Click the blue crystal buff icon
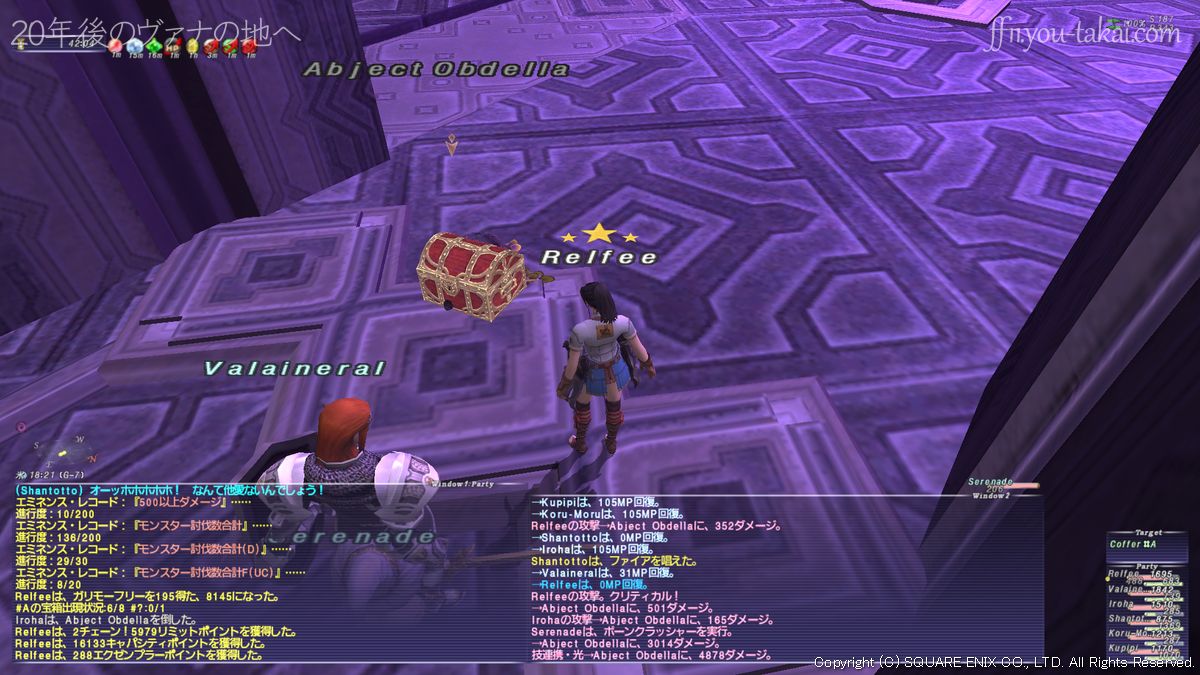This screenshot has height=675, width=1200. coord(134,45)
